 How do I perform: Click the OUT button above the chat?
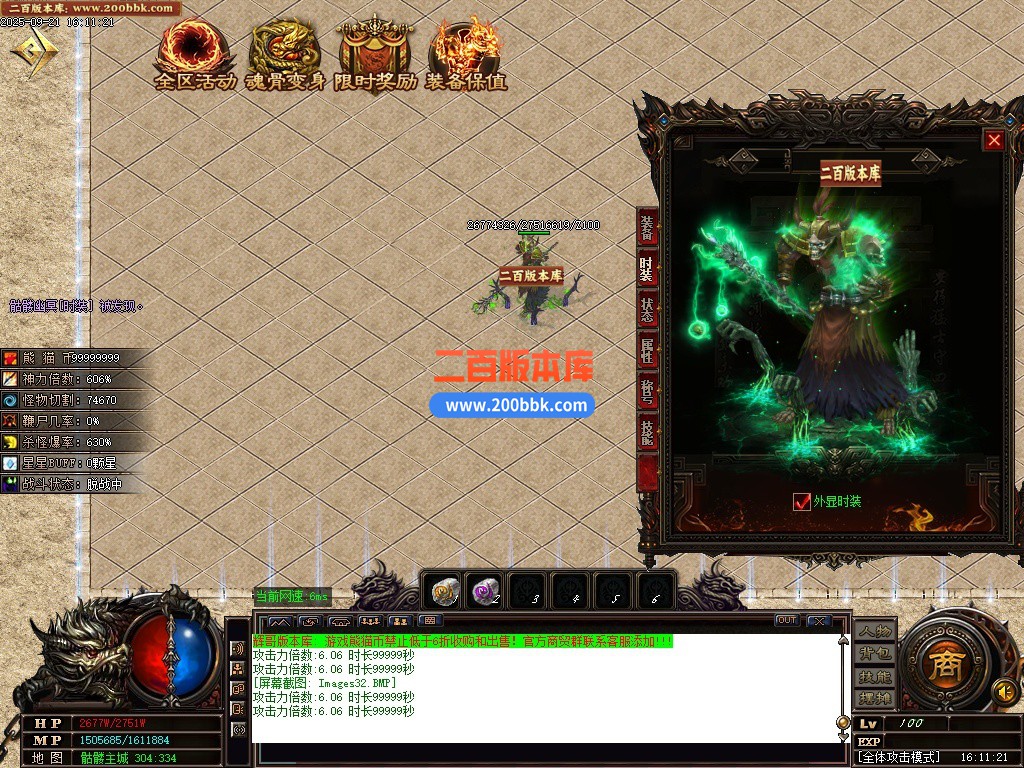[787, 621]
